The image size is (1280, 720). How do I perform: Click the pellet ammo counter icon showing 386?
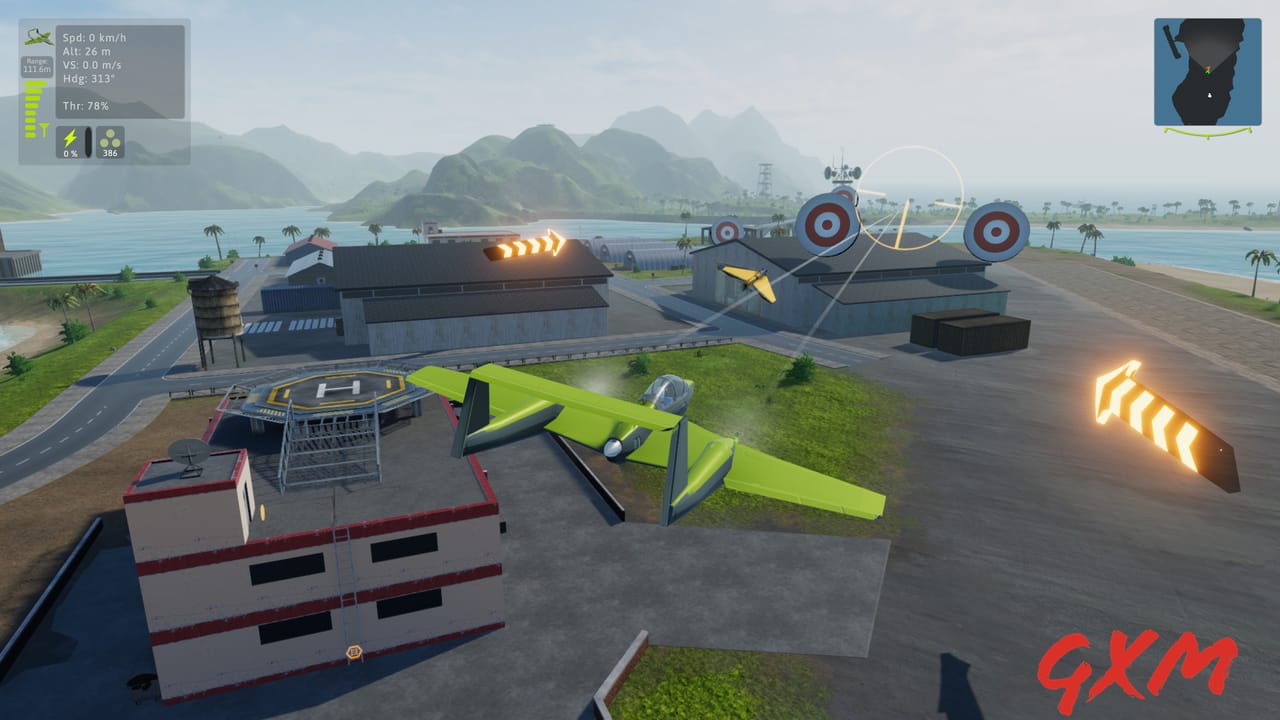click(x=110, y=140)
